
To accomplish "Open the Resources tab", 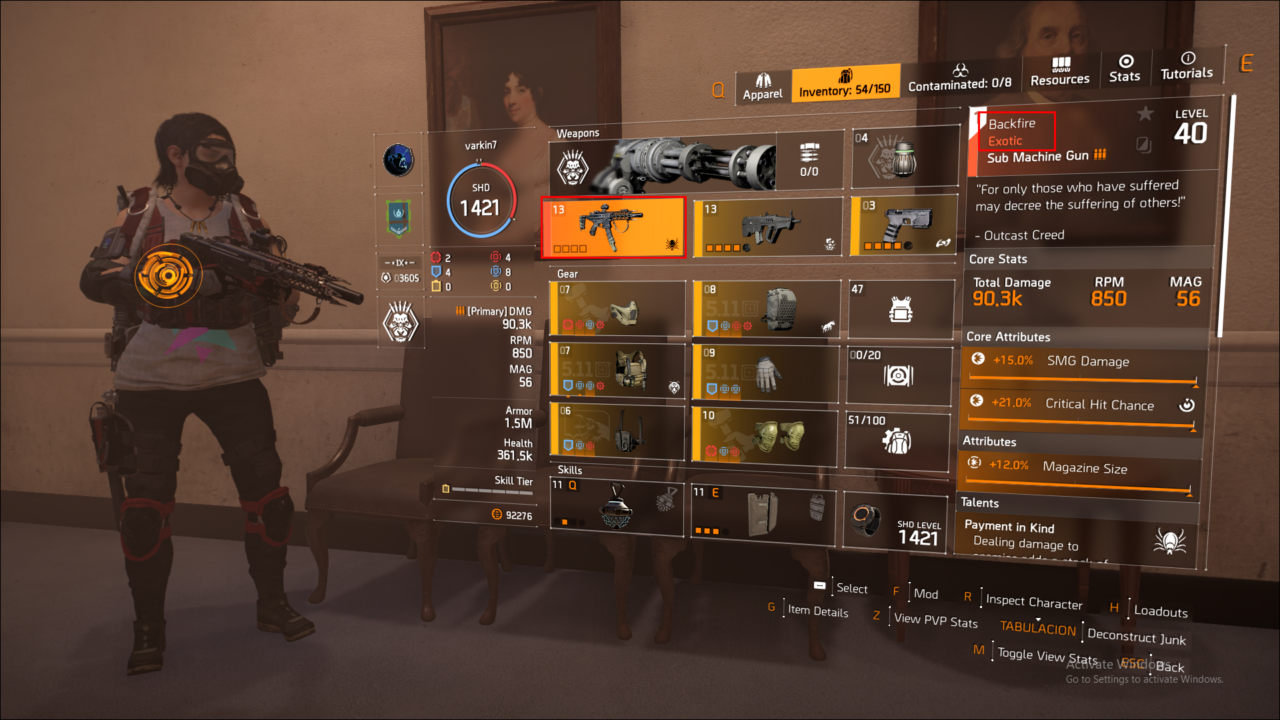I will [x=1060, y=70].
